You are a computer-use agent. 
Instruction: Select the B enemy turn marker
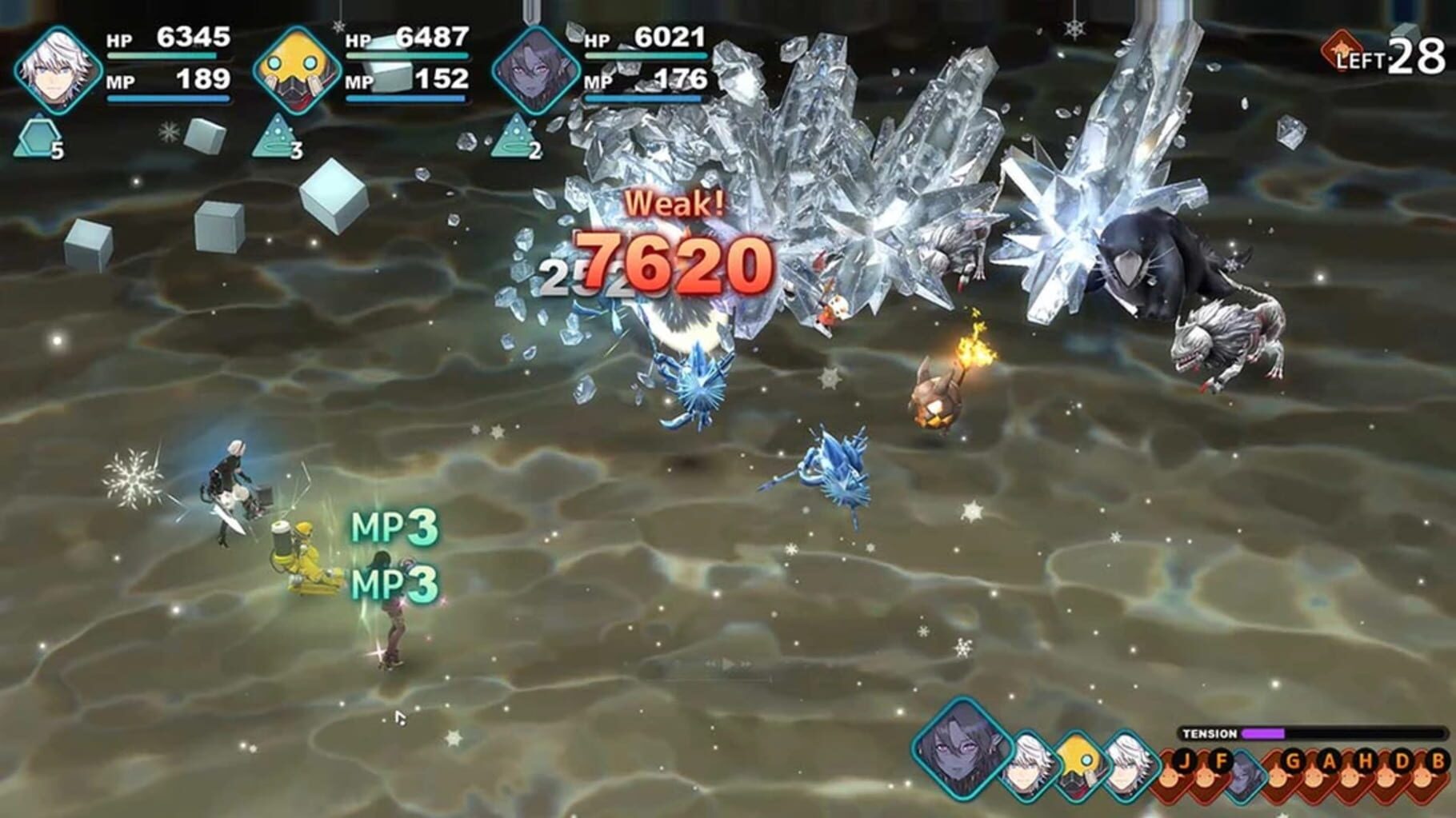(x=1438, y=761)
